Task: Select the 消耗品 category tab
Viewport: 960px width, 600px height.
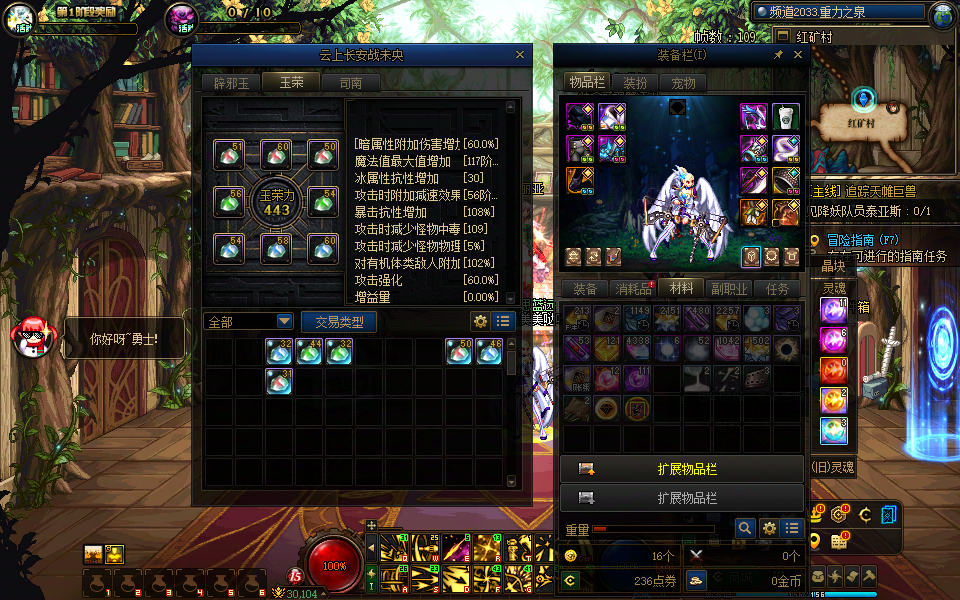Action: point(632,289)
